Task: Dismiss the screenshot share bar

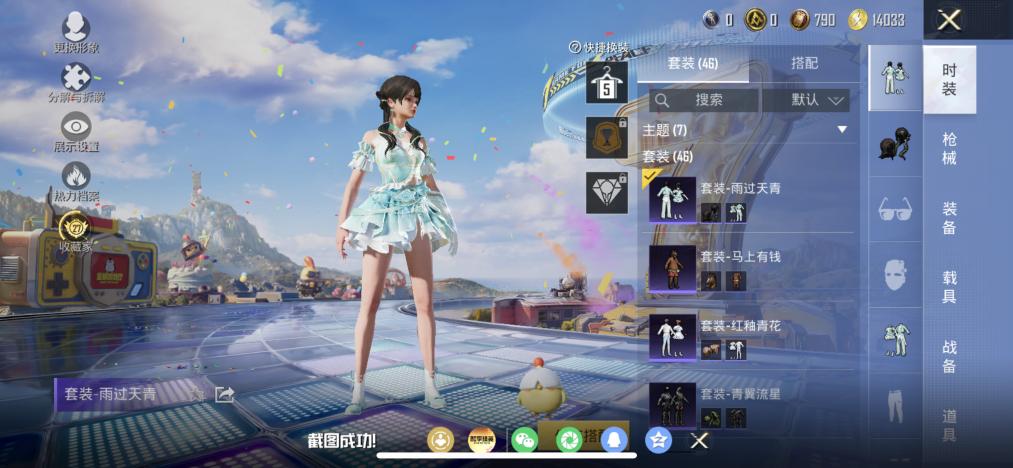Action: [x=700, y=440]
